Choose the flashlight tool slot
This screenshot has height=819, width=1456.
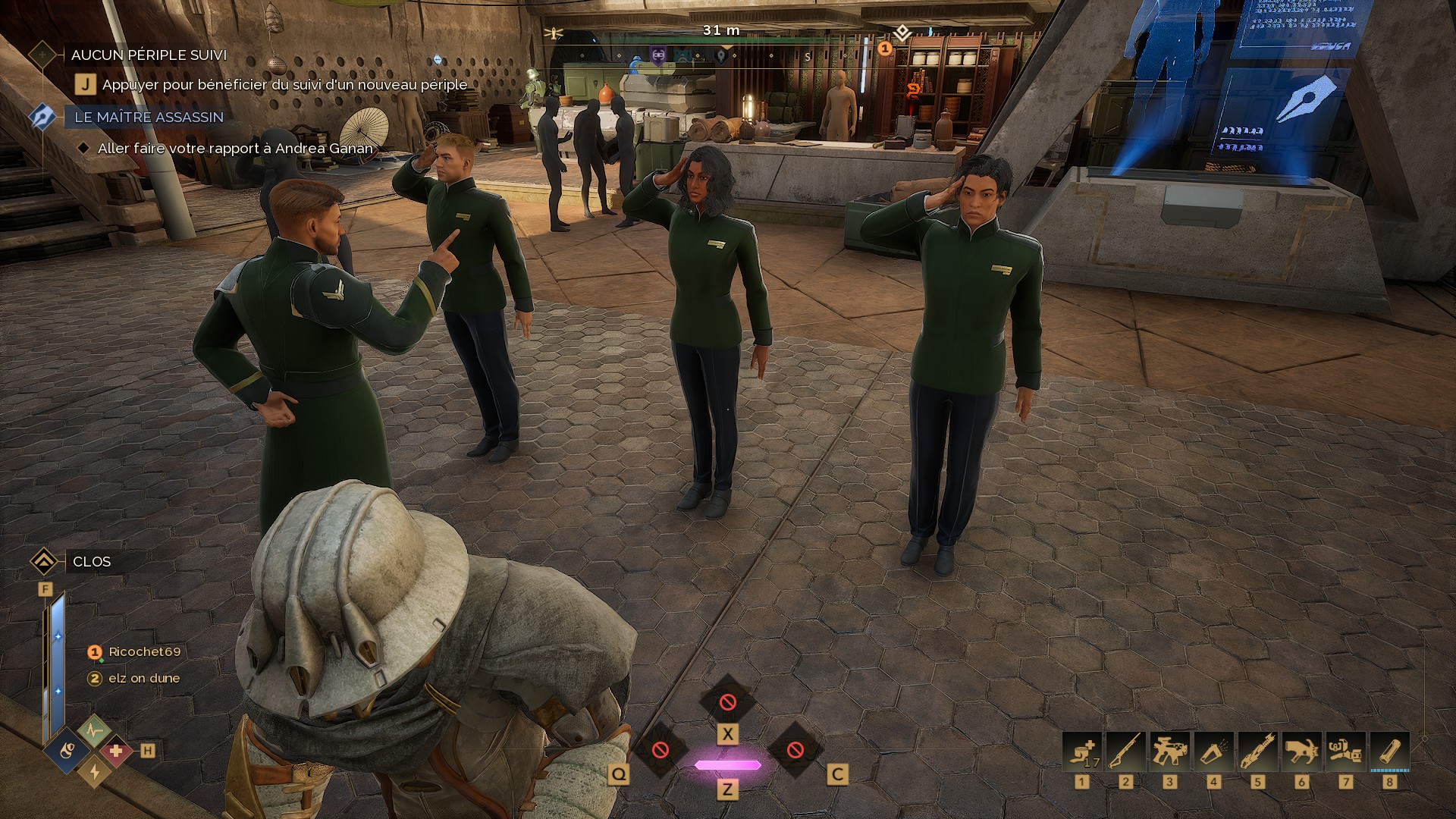1214,752
